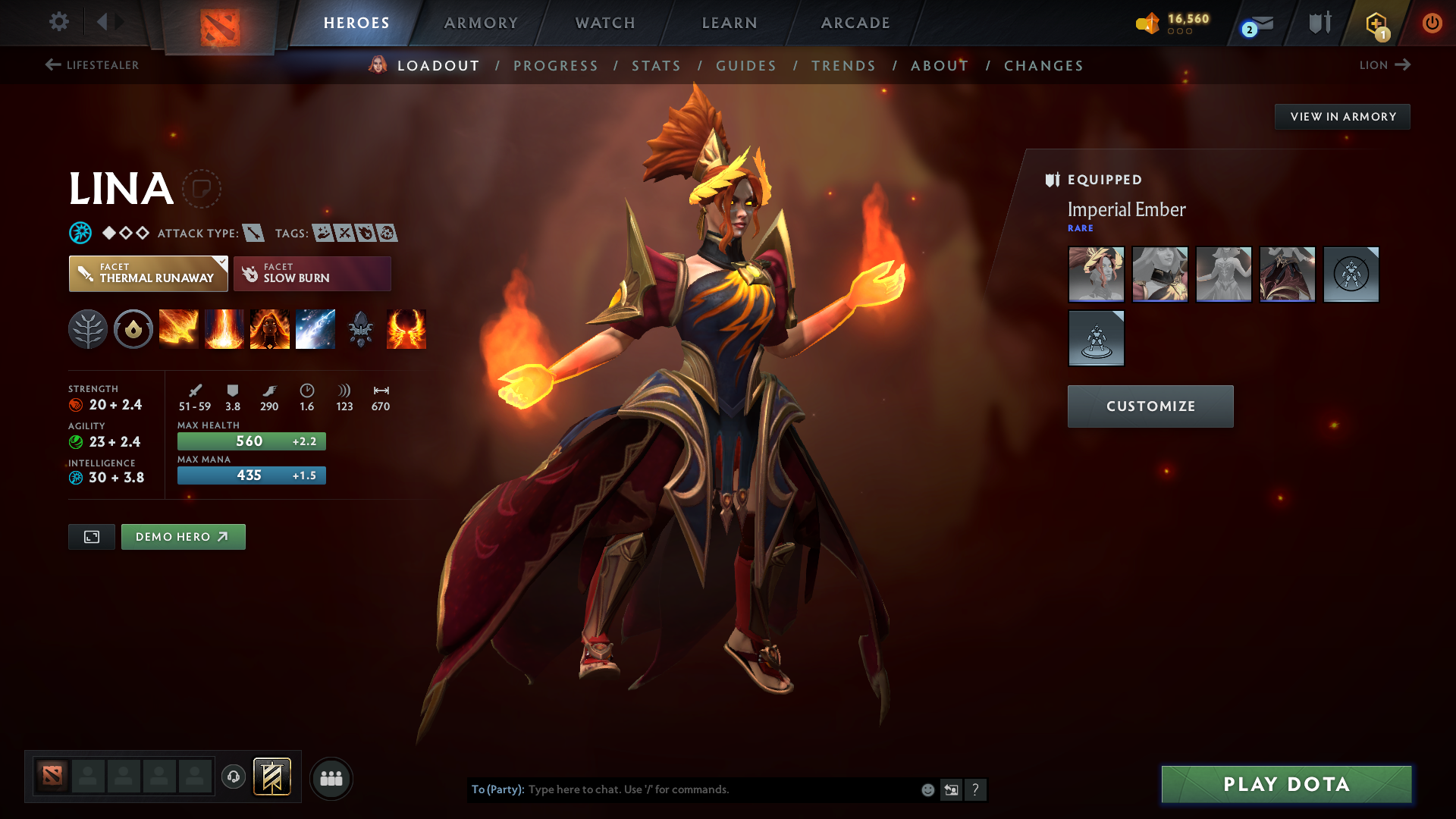Open the emoji picker in chat bar
Image resolution: width=1456 pixels, height=819 pixels.
[927, 789]
